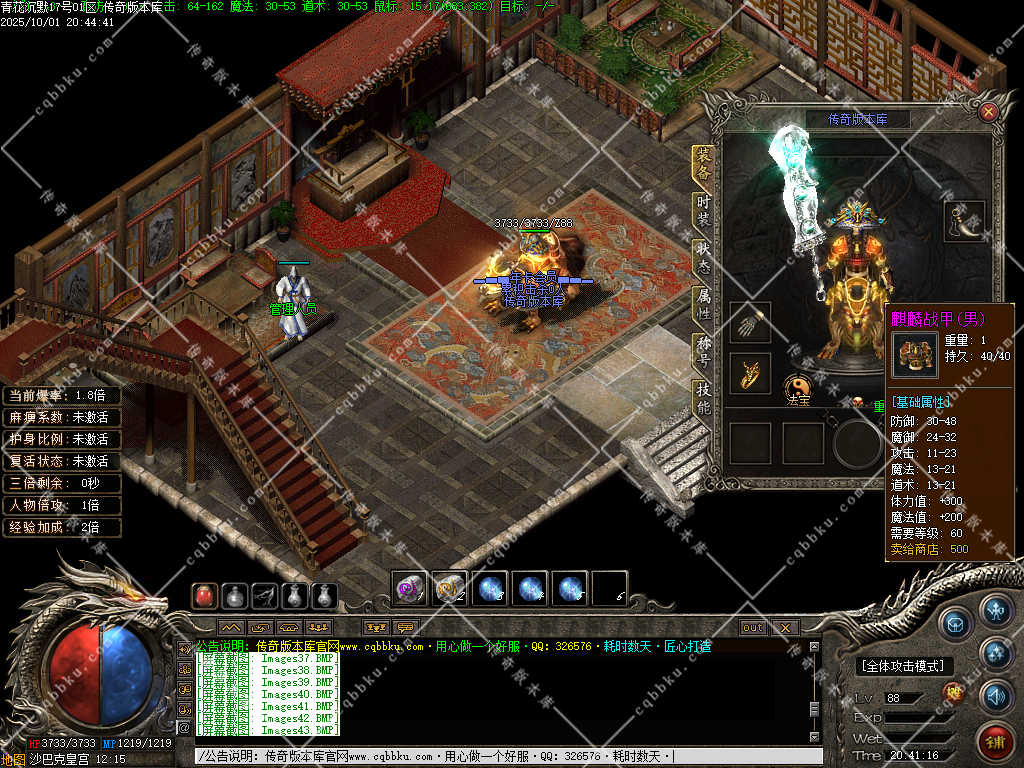1024x768 pixels.
Task: Open the 技能 (skills) tab
Action: (704, 400)
